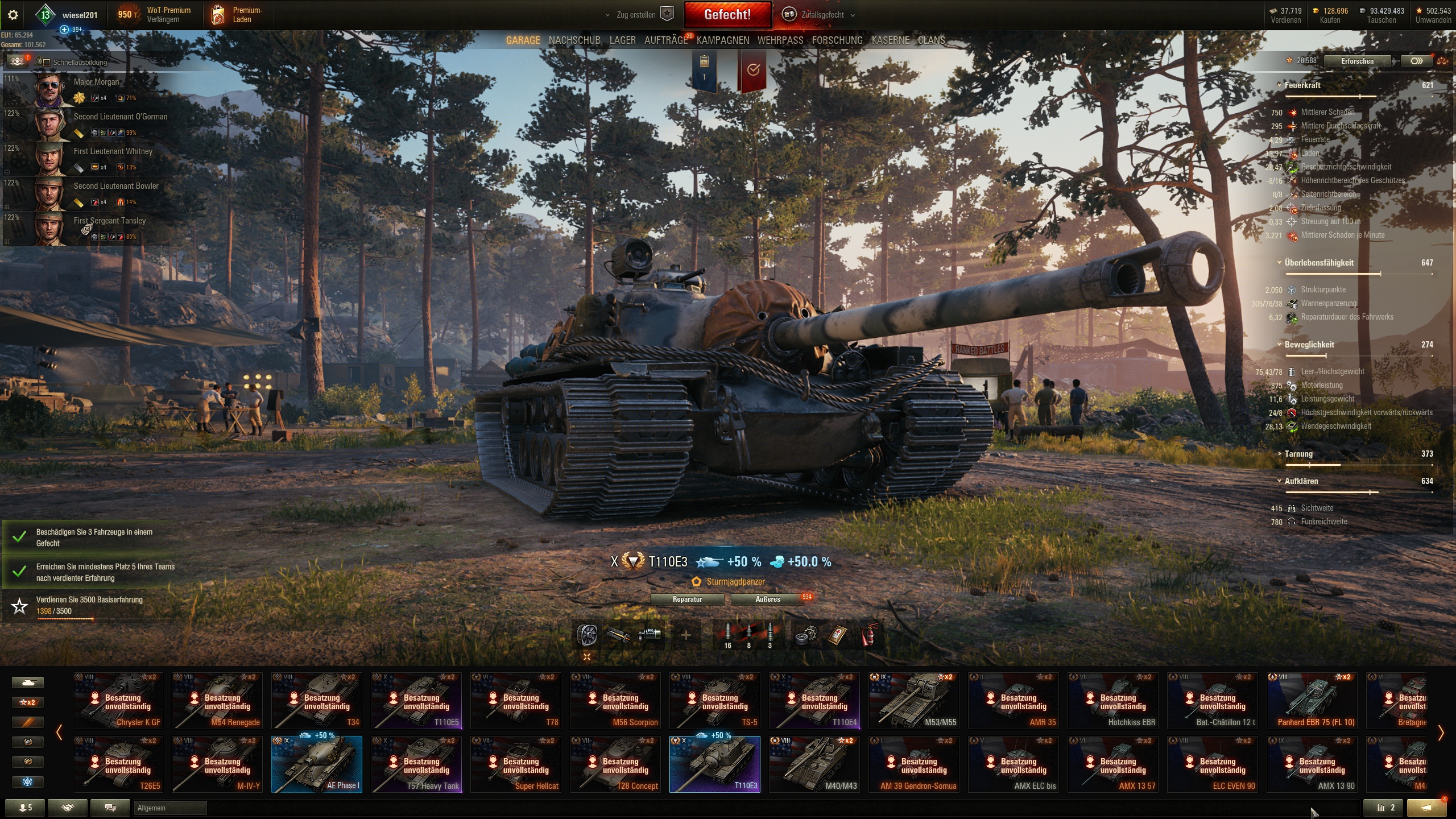Open the KASERNE menu
The image size is (1456, 819).
(891, 40)
